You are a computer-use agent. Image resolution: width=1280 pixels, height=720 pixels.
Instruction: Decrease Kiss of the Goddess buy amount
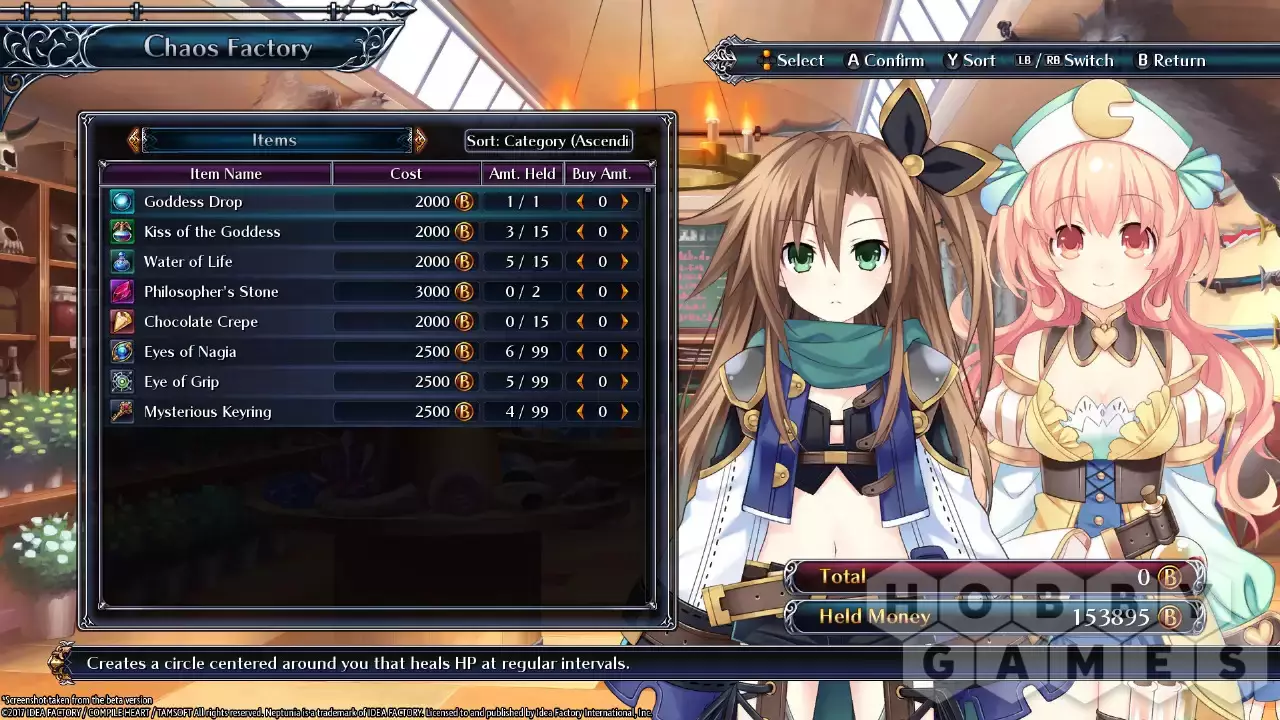pyautogui.click(x=580, y=232)
